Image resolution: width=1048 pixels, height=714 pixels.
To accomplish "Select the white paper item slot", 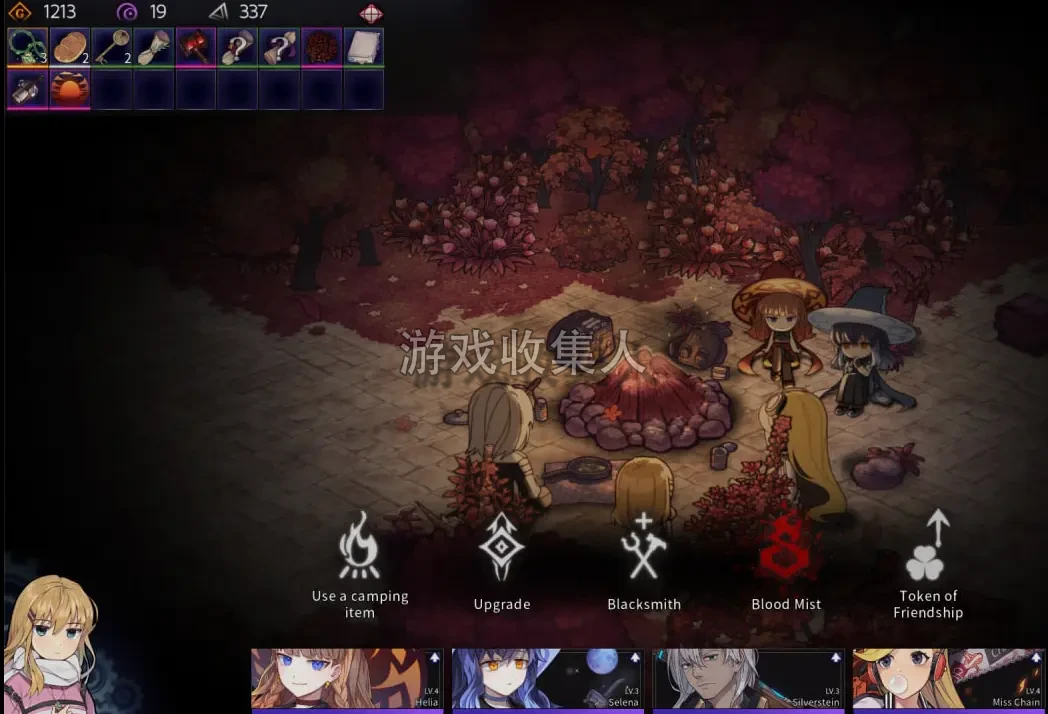I will tap(363, 47).
